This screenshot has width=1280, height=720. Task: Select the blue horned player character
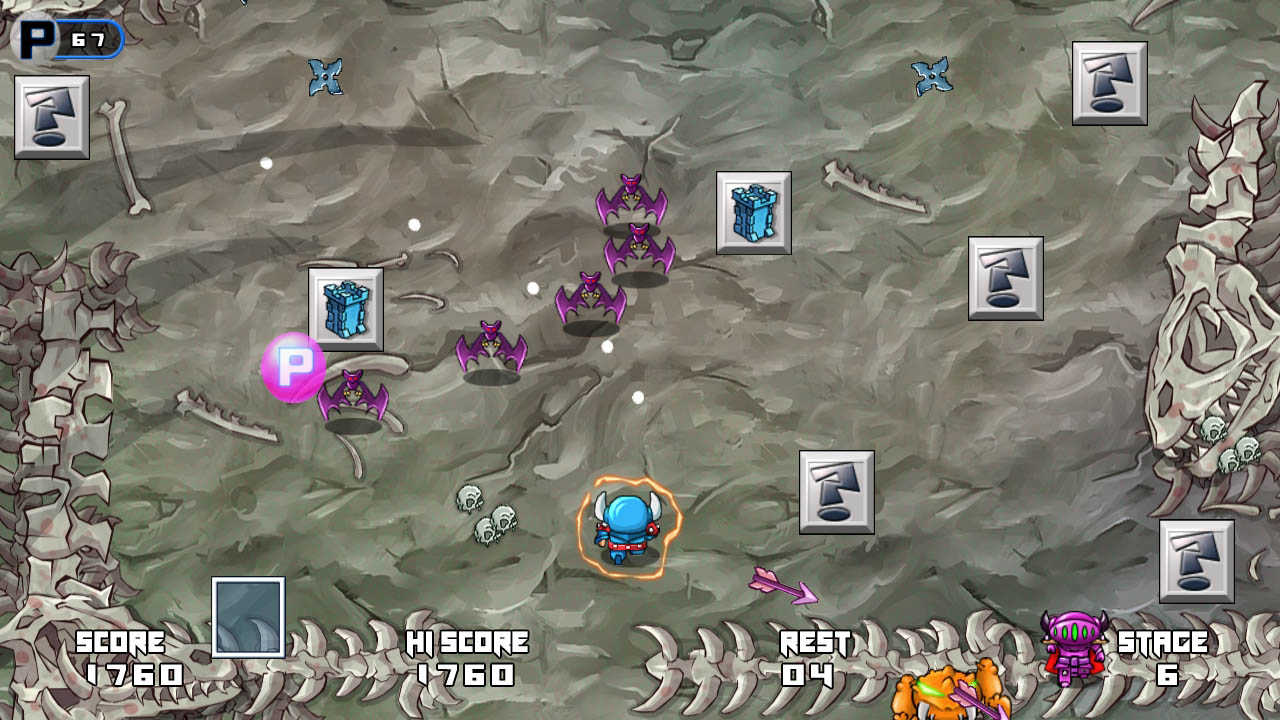(625, 525)
